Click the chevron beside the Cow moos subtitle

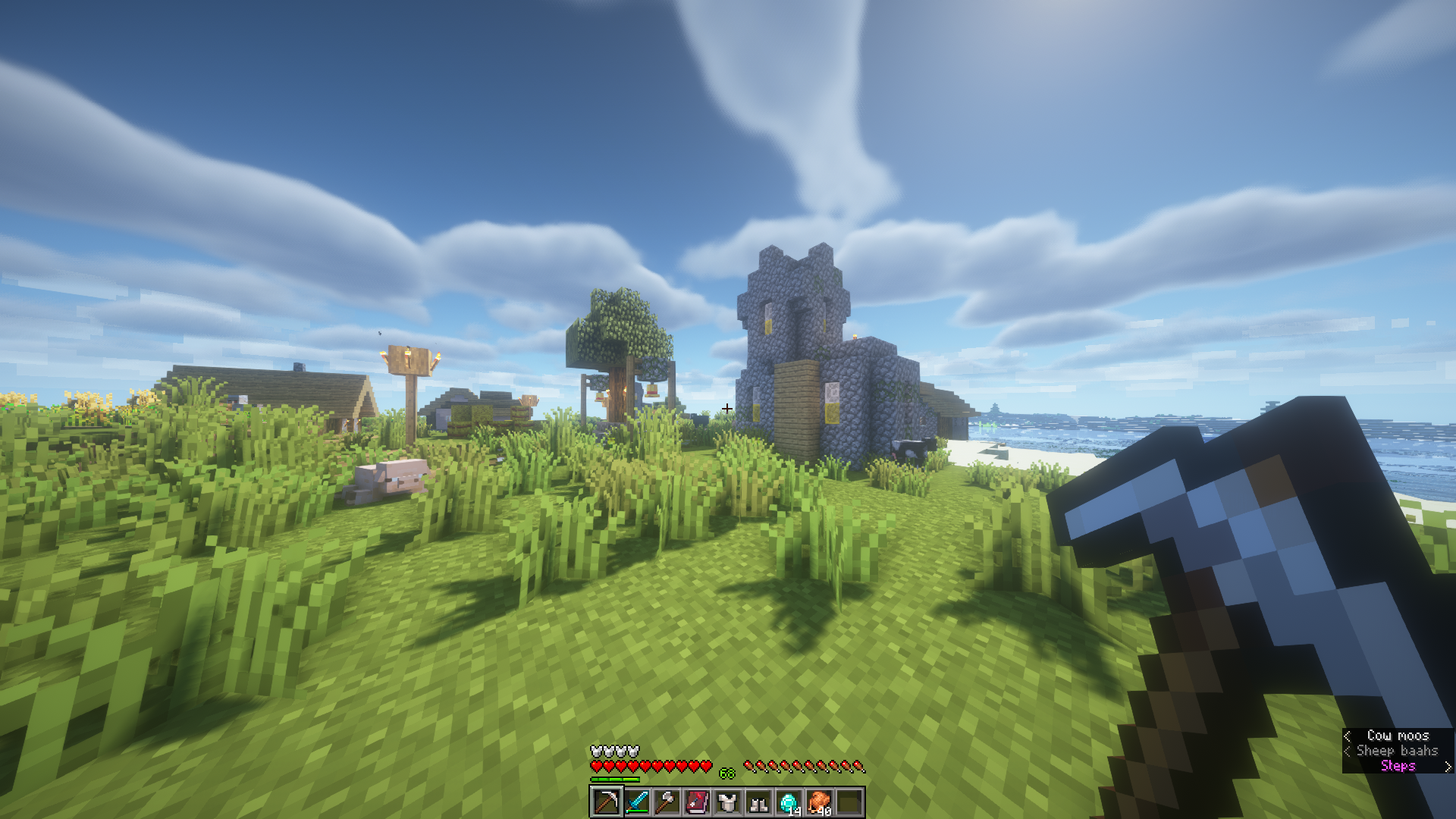(x=1347, y=736)
